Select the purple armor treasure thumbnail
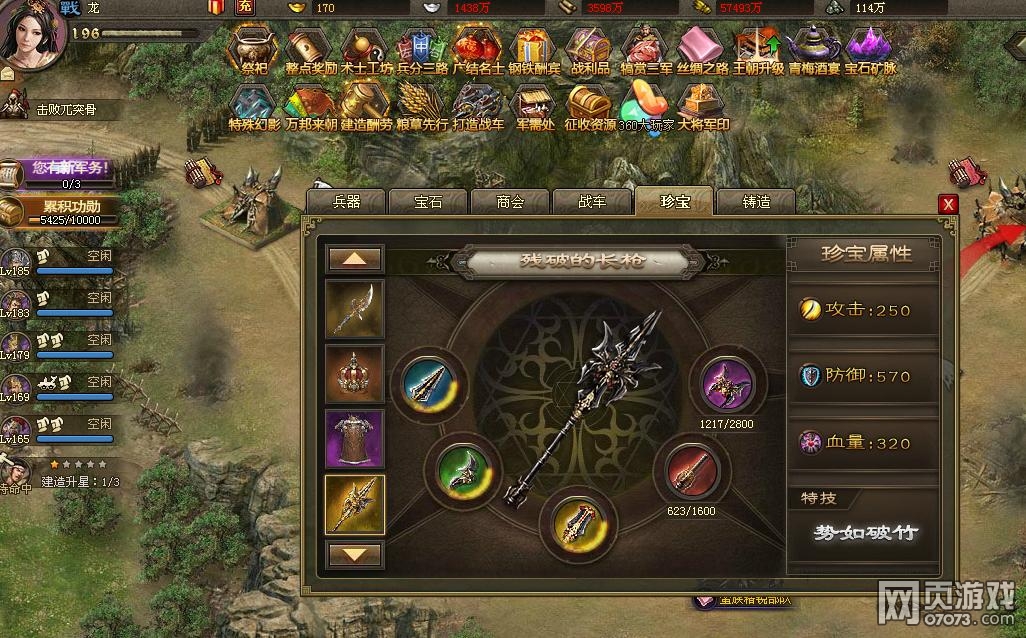 (x=355, y=439)
